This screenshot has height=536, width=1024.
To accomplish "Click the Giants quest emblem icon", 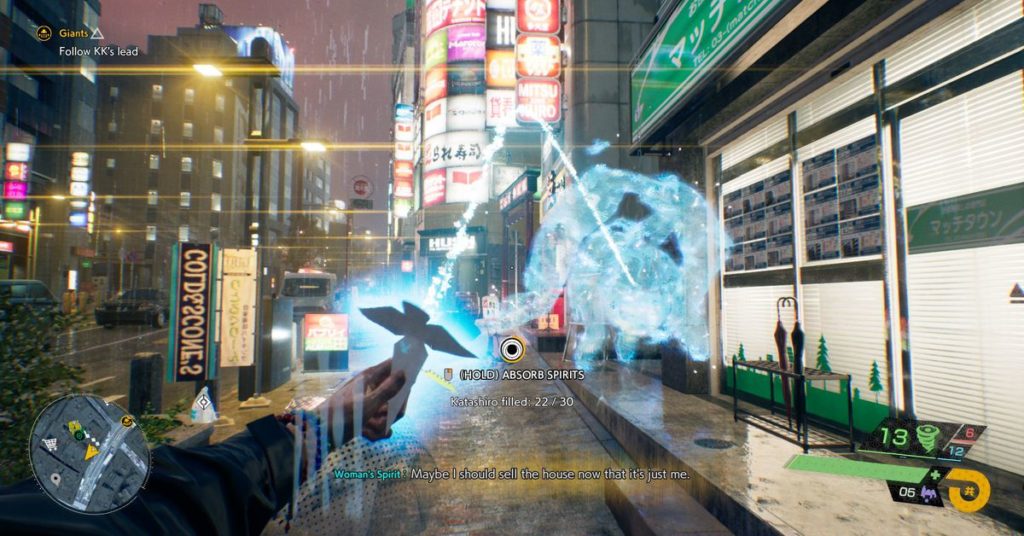I will 44,33.
